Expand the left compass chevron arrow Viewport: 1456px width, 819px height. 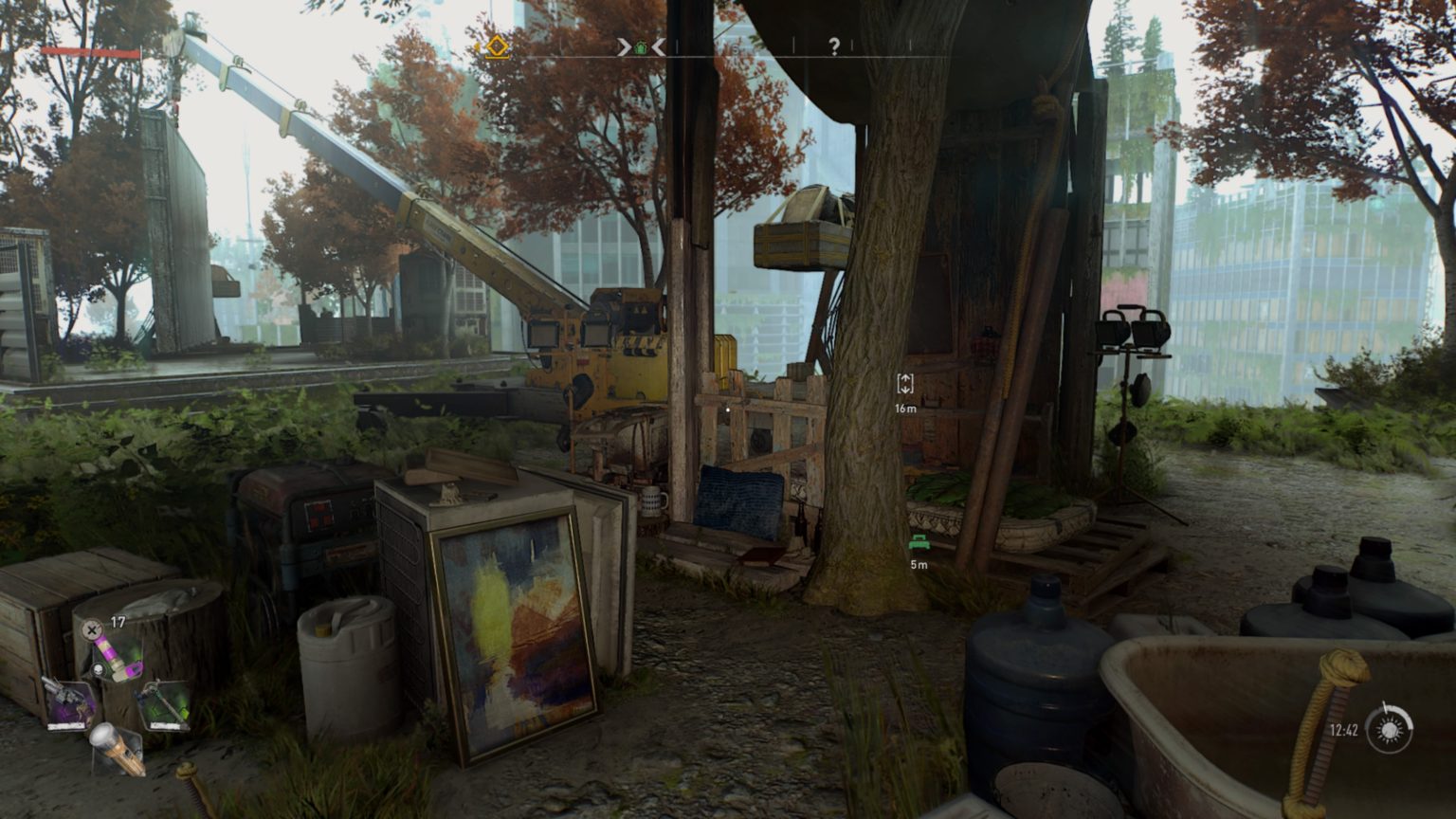coord(623,45)
